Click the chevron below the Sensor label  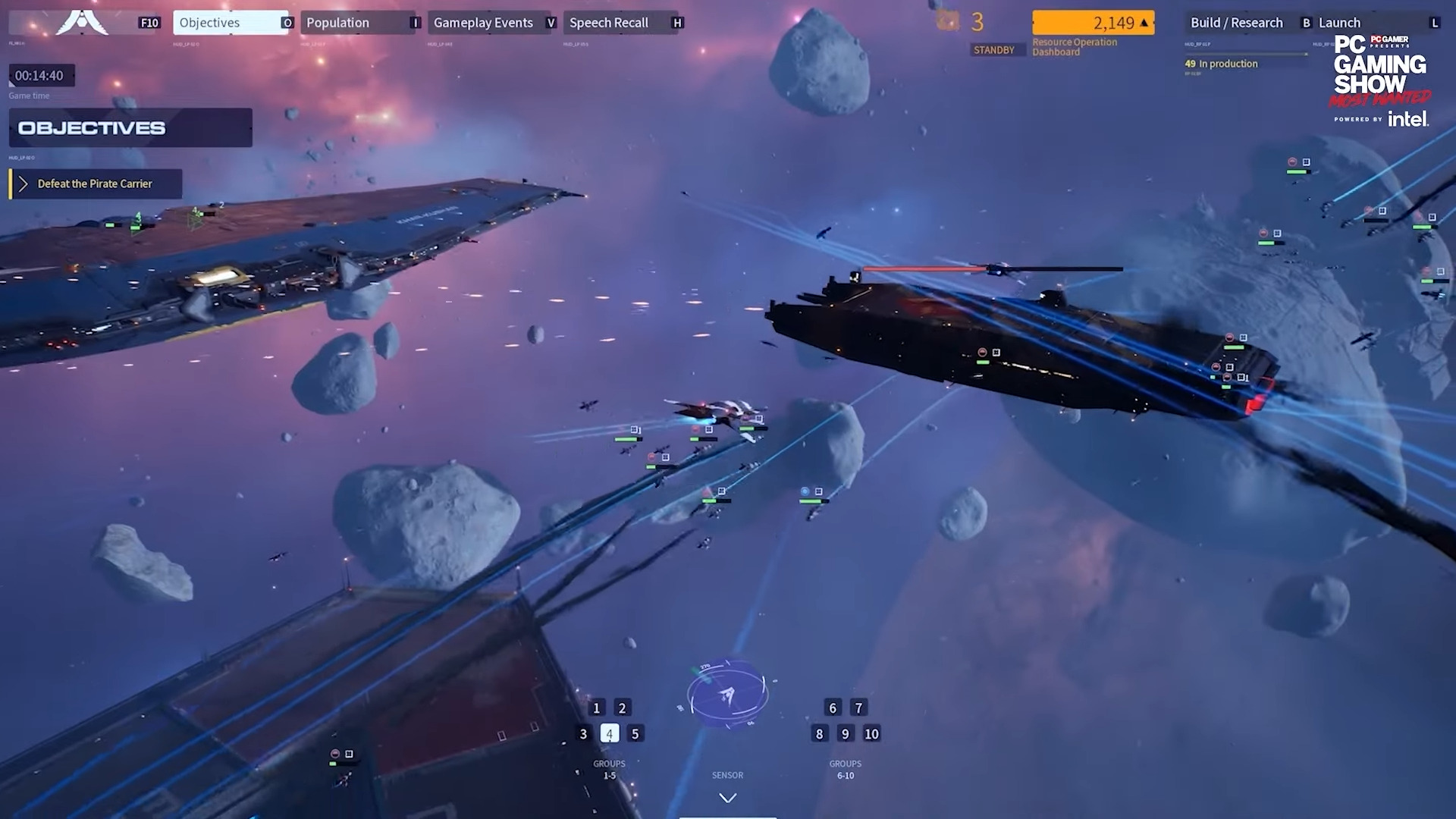point(727,798)
